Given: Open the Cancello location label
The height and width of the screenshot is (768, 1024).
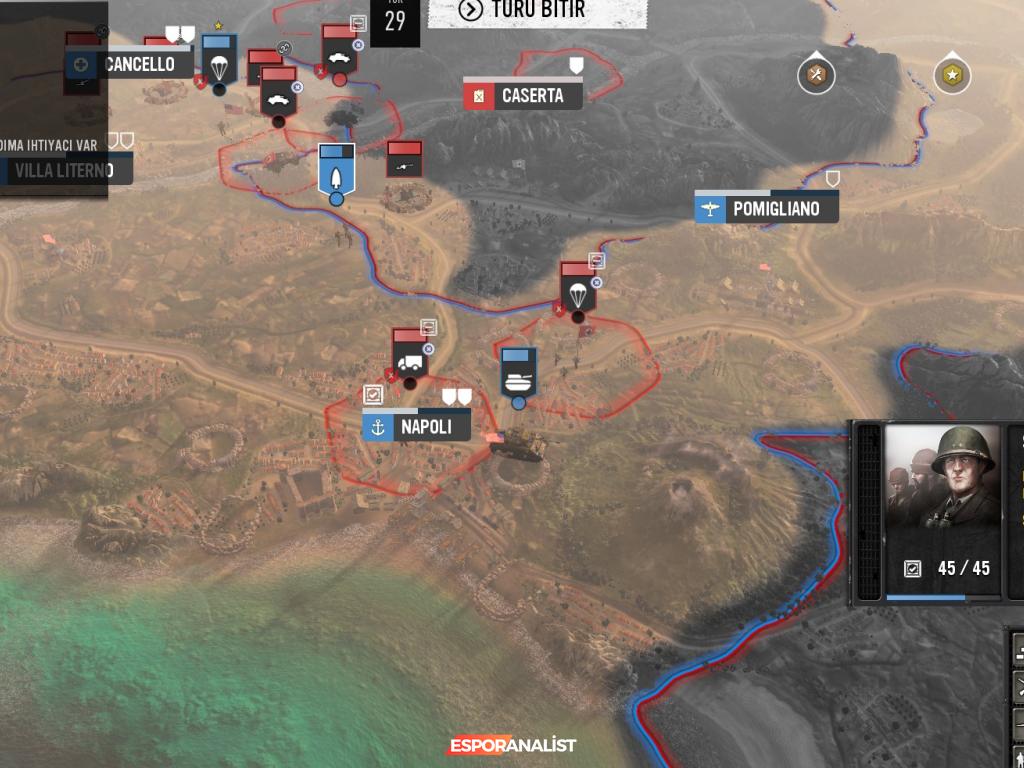Looking at the screenshot, I should [130, 65].
